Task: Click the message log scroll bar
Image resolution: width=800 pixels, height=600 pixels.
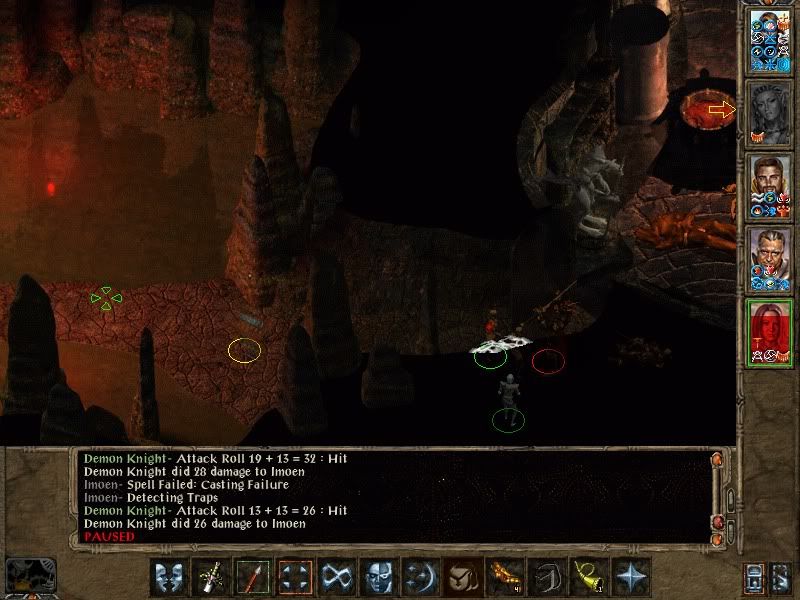Action: tap(716, 495)
